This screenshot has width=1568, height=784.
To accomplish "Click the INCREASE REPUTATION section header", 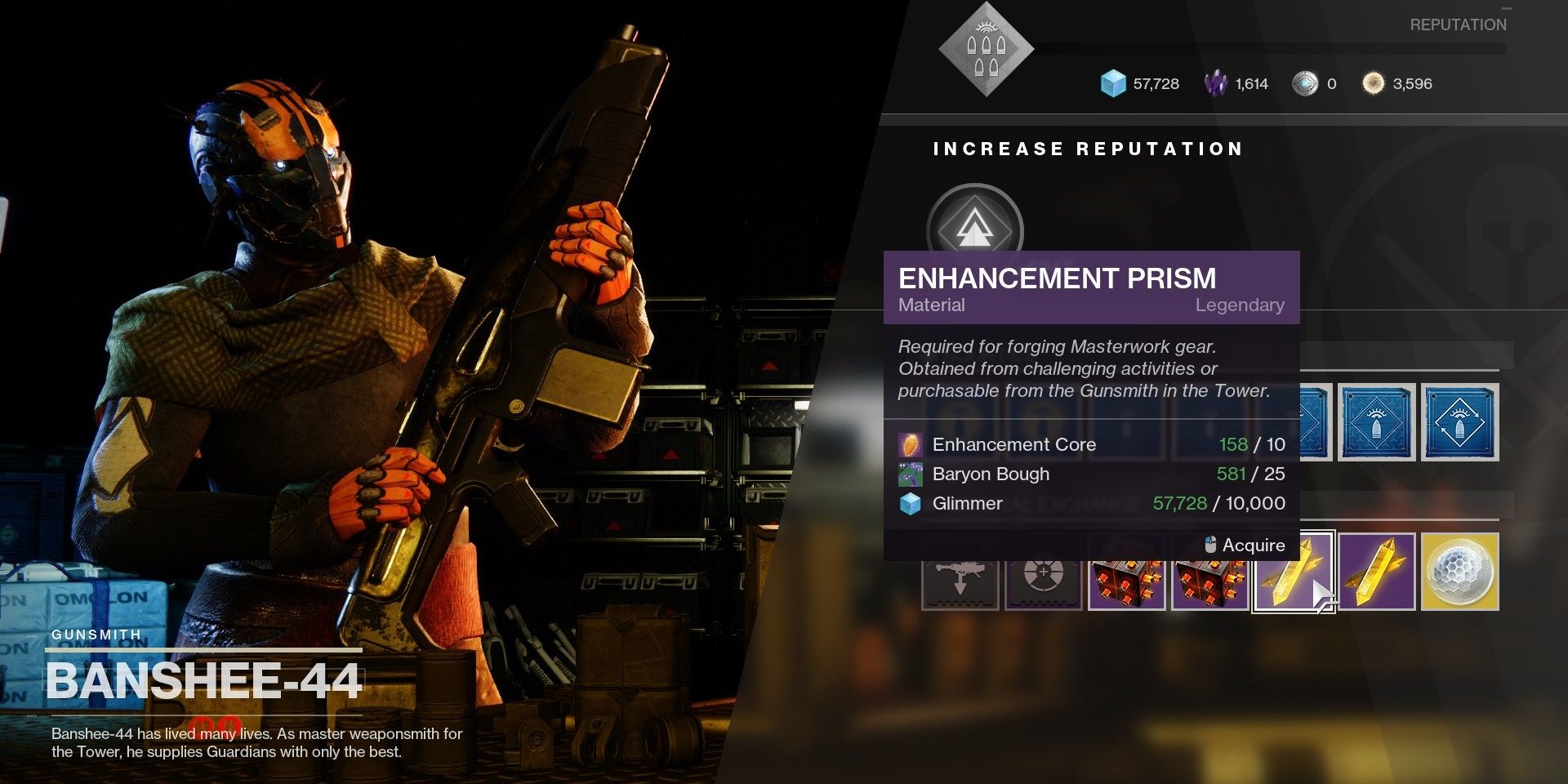I will [1088, 149].
